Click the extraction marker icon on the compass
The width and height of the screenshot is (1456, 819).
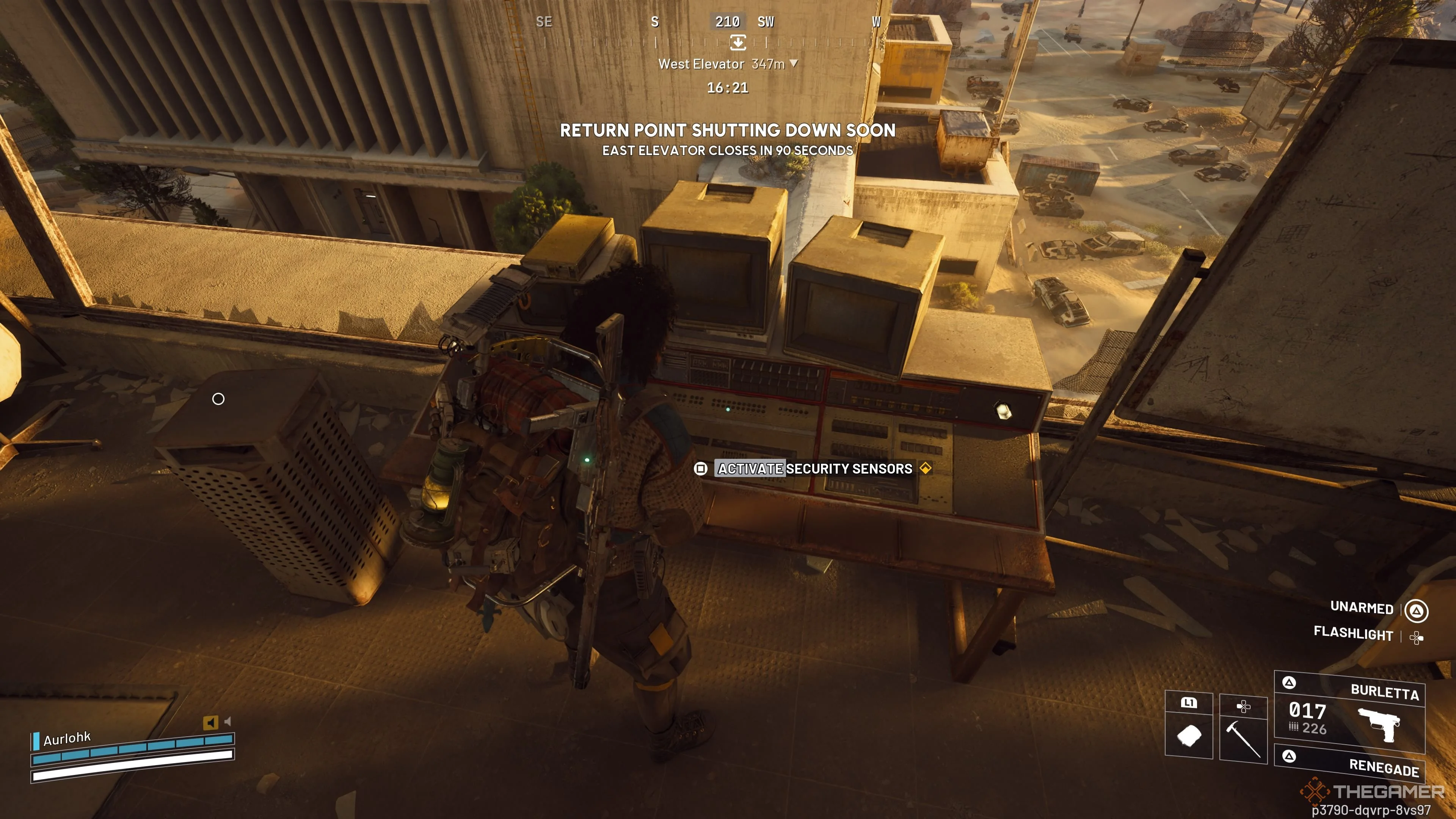click(737, 42)
